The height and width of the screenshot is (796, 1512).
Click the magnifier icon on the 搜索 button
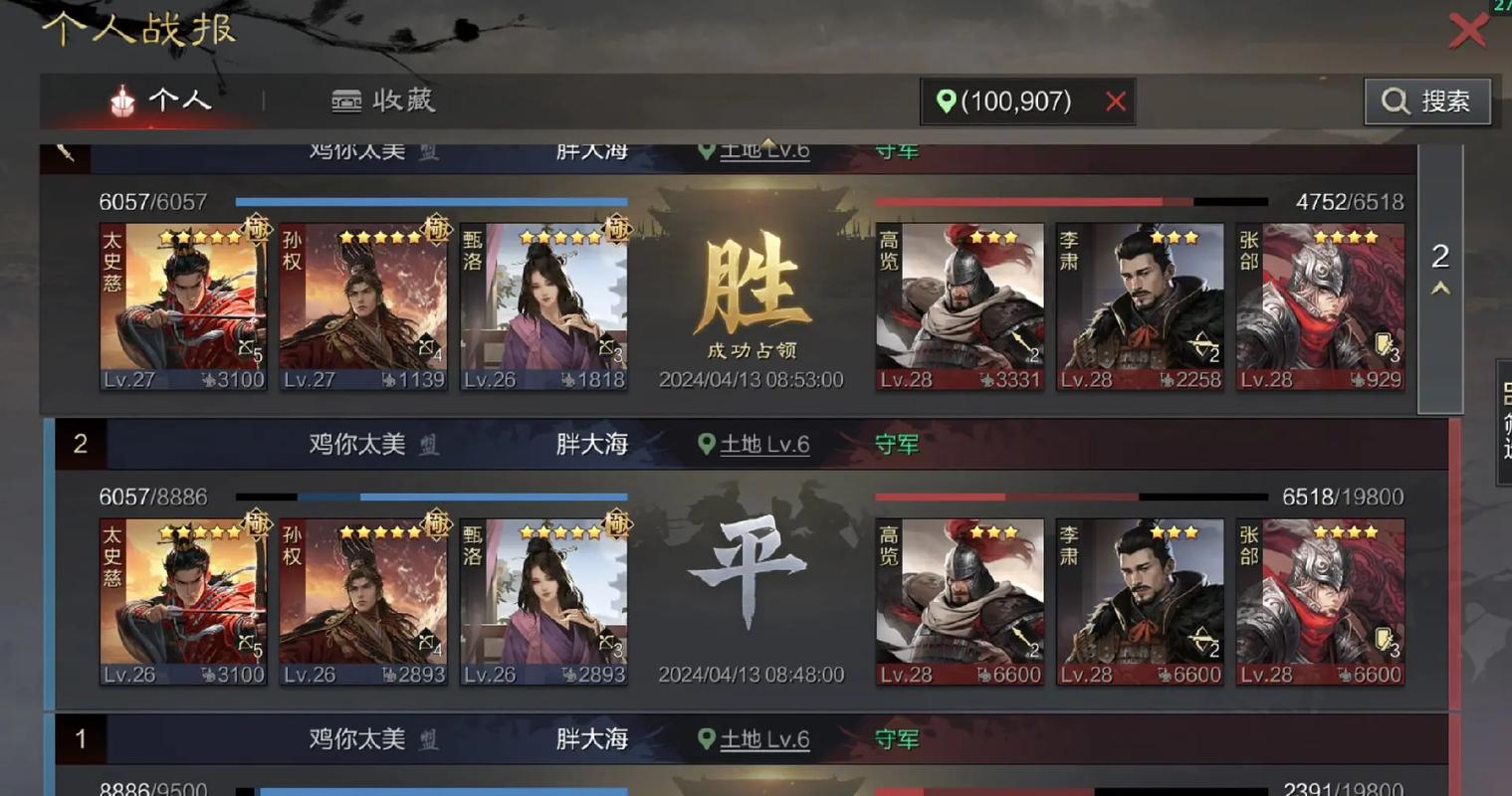point(1396,100)
